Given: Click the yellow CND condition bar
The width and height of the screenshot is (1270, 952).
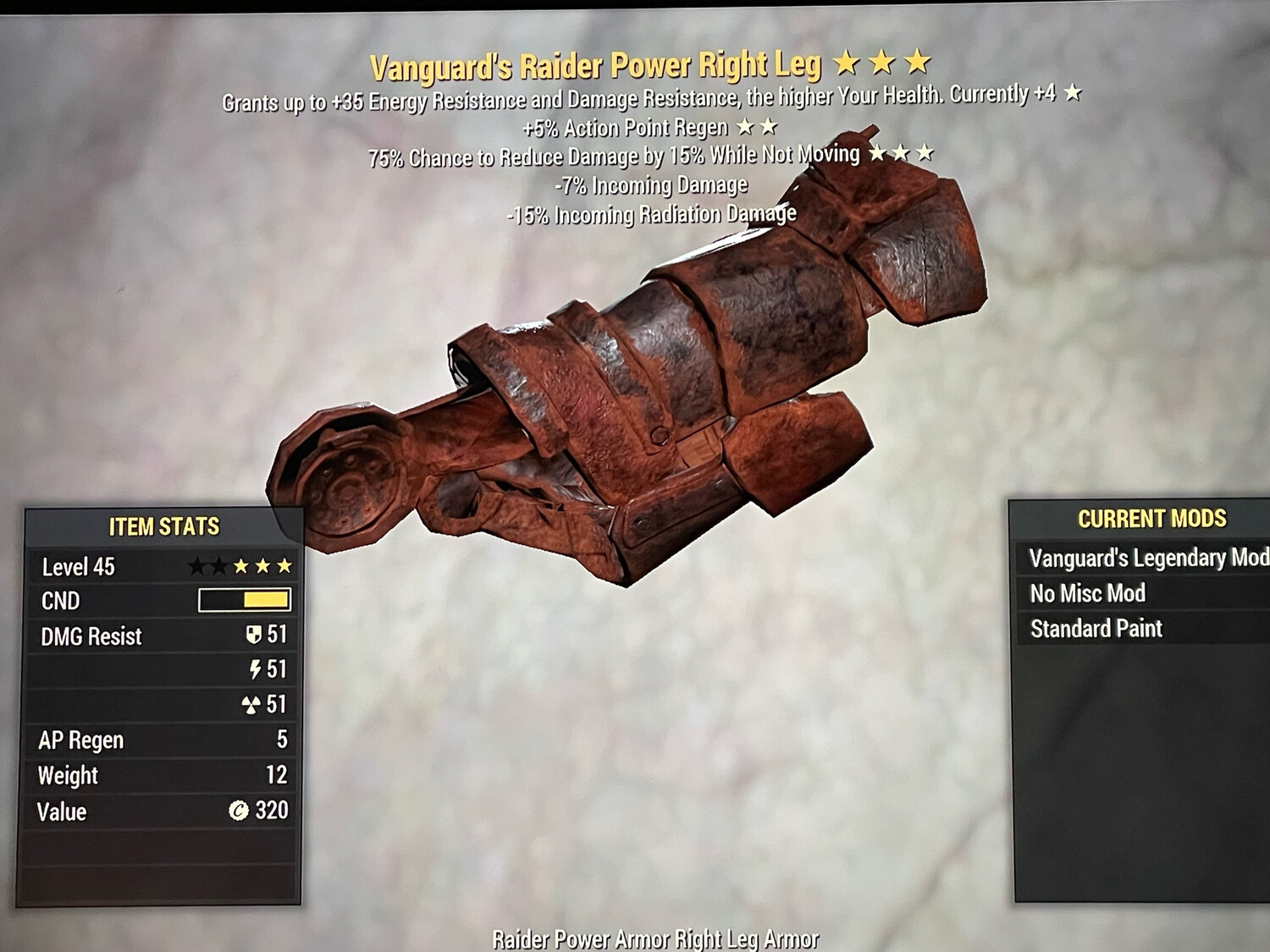Looking at the screenshot, I should point(264,600).
